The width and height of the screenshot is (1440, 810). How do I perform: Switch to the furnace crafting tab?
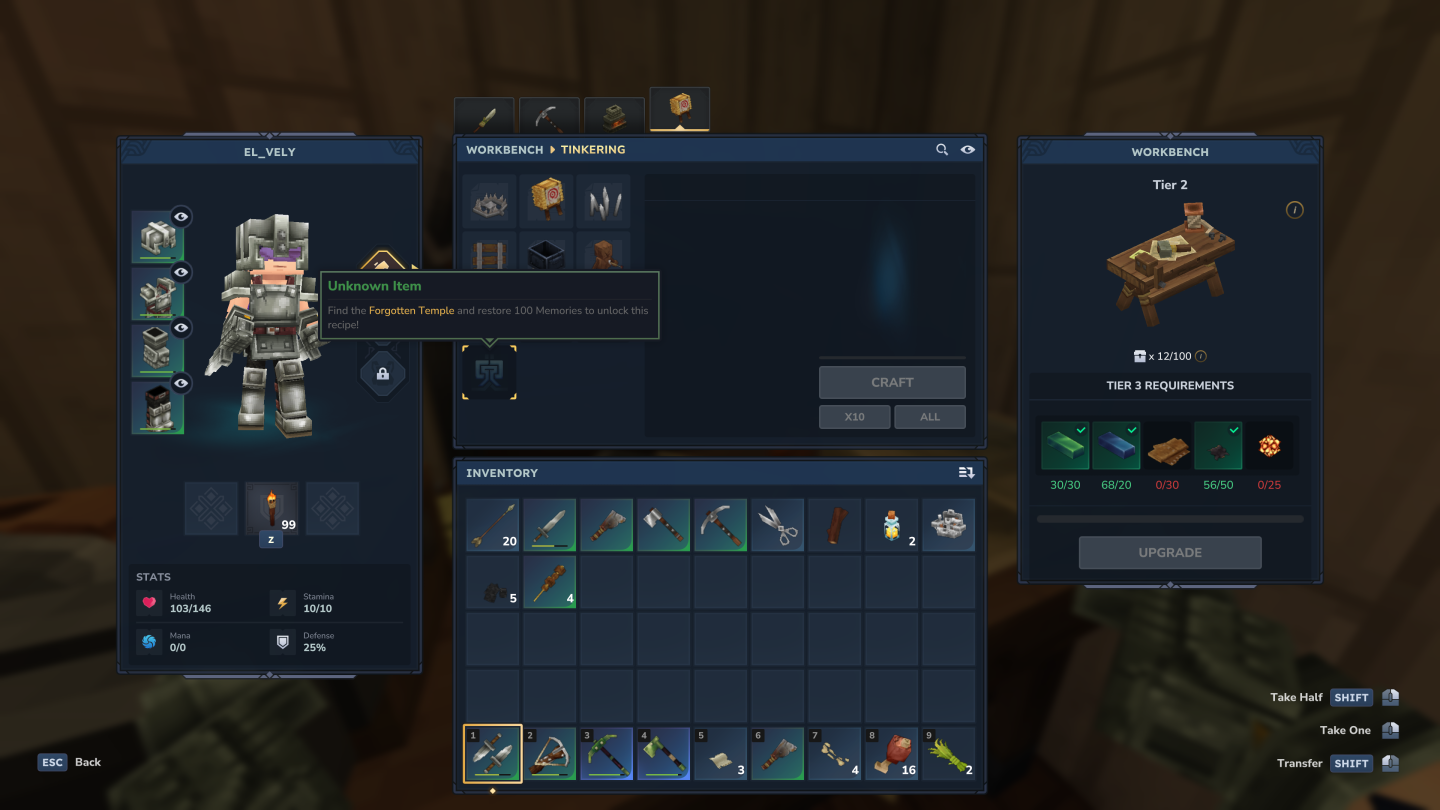pos(614,116)
